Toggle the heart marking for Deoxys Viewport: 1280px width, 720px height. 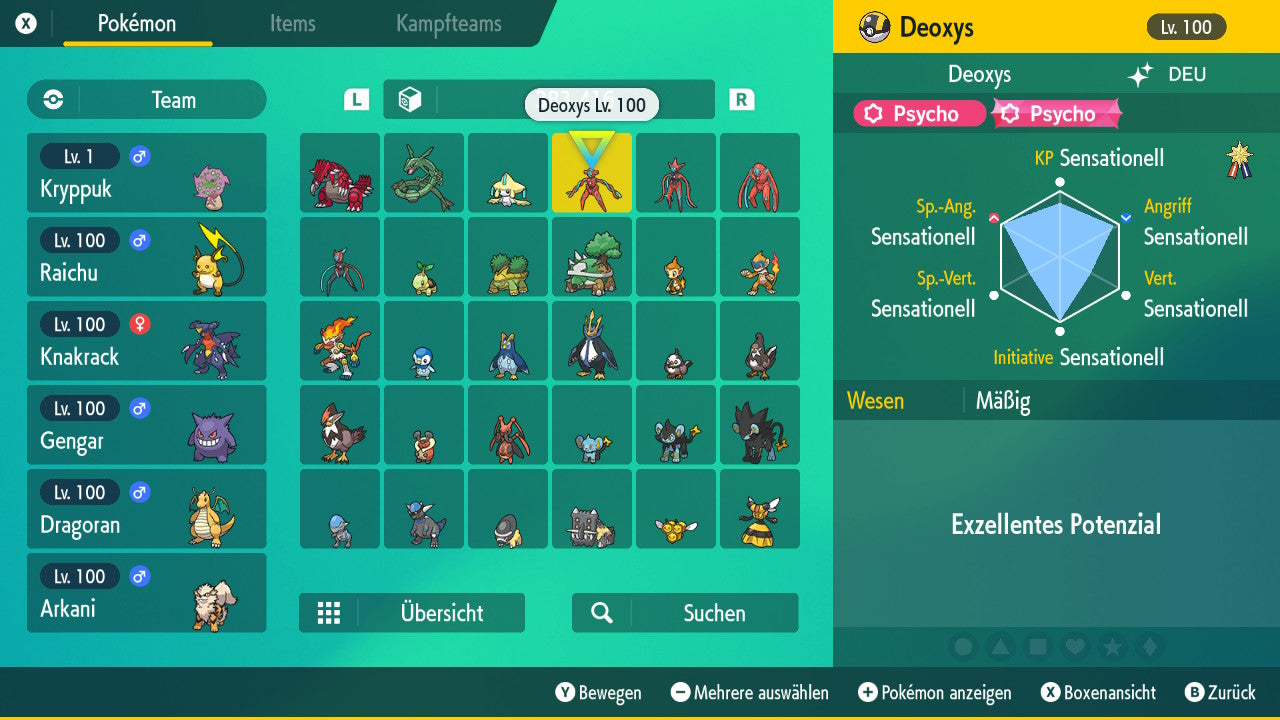tap(1075, 647)
